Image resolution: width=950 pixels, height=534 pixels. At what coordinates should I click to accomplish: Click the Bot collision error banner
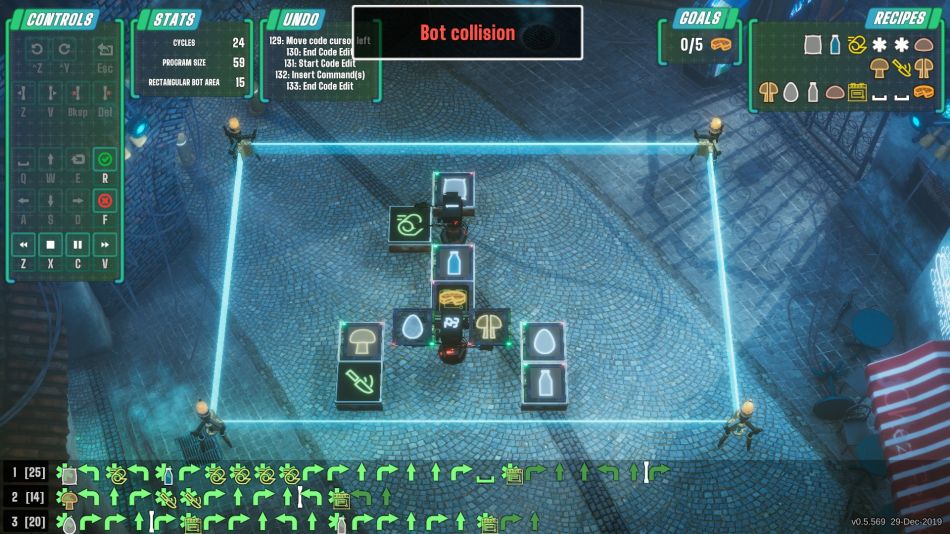pyautogui.click(x=467, y=33)
